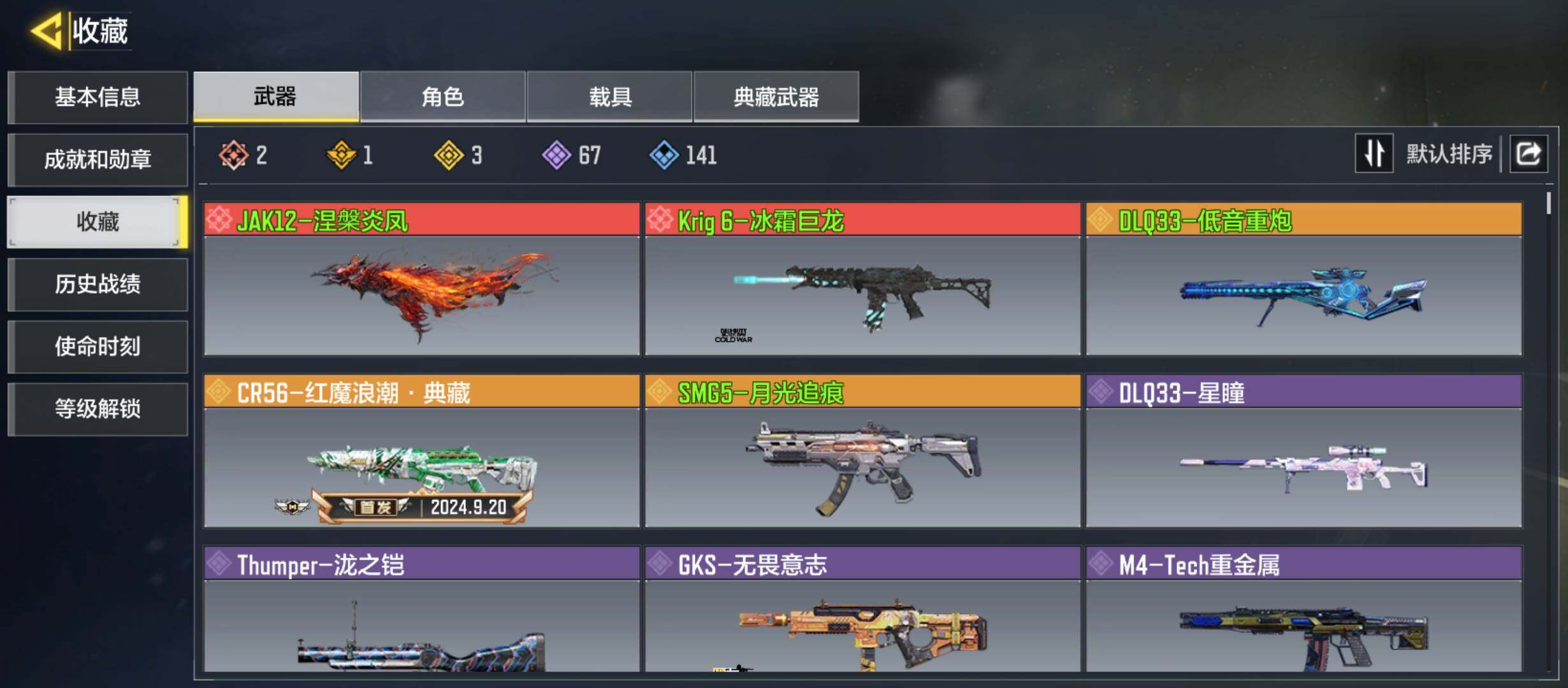Select the 收藏 sidebar entry
This screenshot has width=1568, height=688.
click(98, 222)
